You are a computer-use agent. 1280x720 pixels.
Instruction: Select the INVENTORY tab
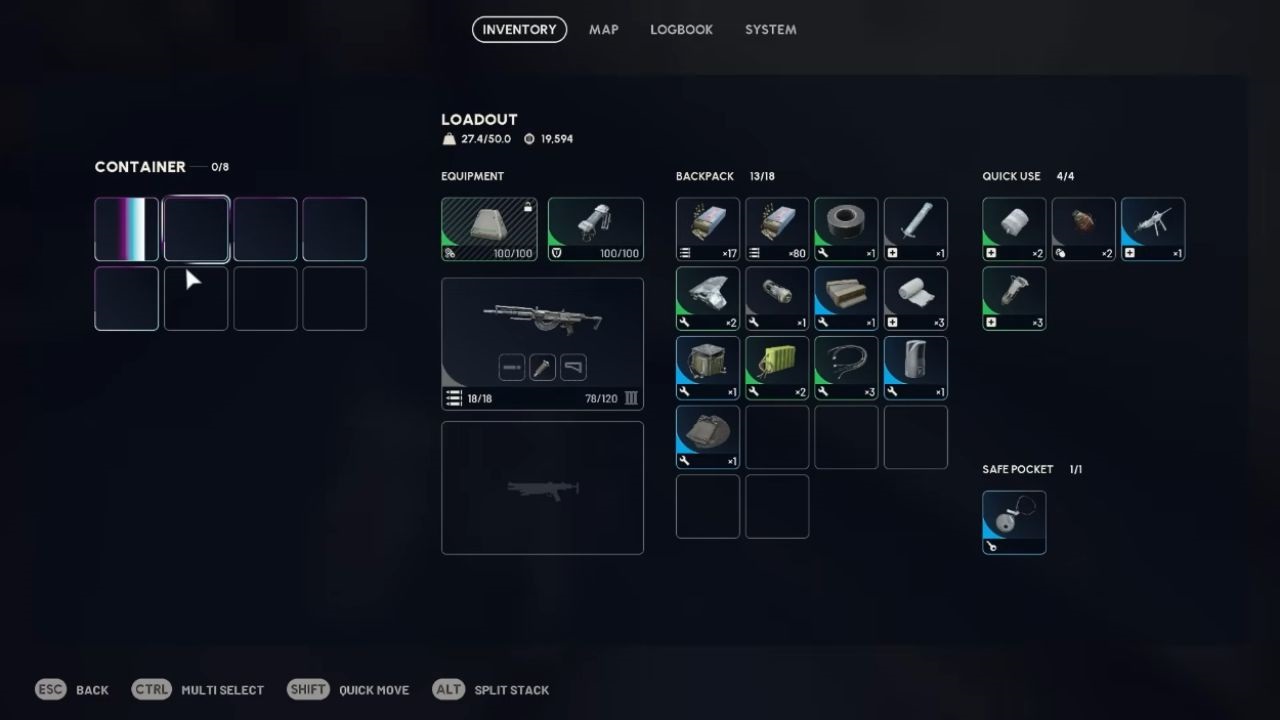pos(519,29)
